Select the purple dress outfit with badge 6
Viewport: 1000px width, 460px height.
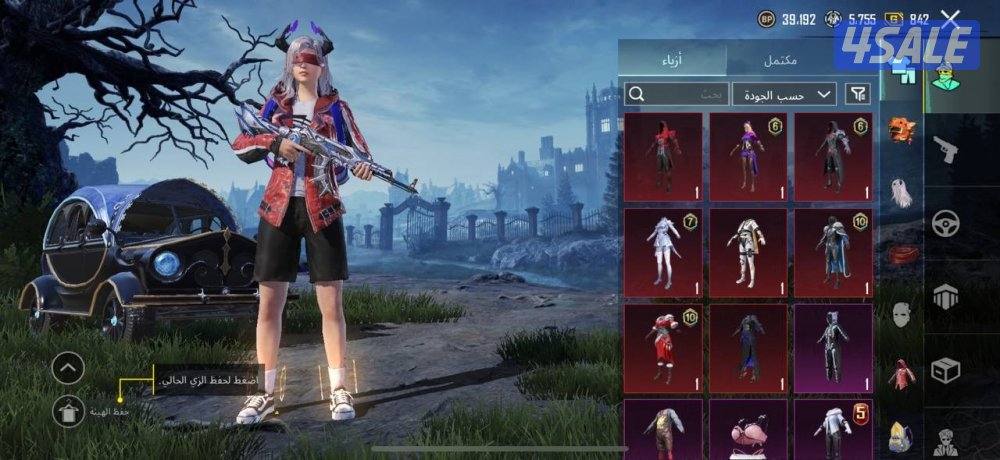(x=748, y=157)
